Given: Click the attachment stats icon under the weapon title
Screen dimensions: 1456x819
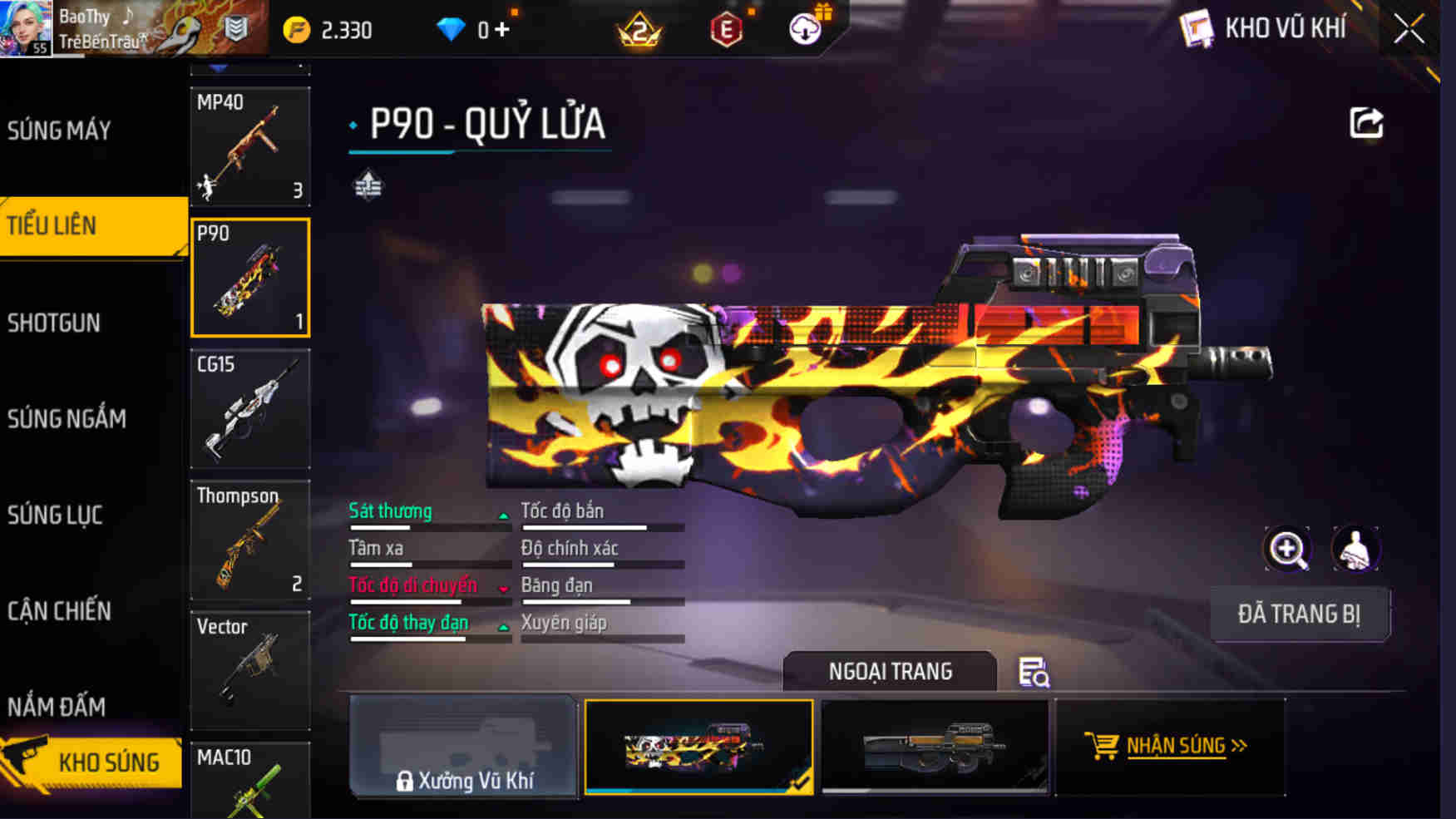Looking at the screenshot, I should click(x=368, y=186).
